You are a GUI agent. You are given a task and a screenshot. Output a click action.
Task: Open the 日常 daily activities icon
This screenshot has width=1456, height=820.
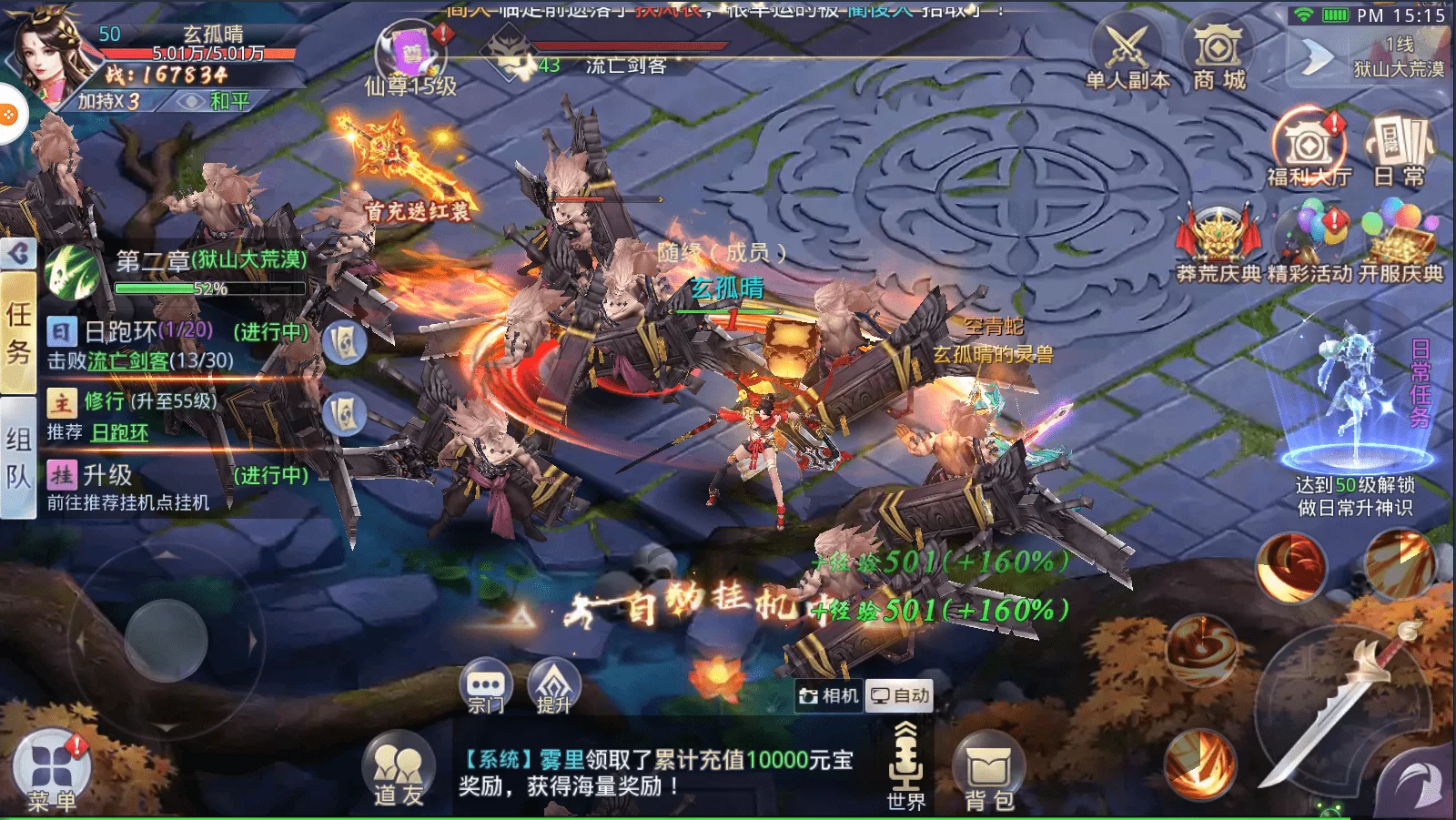coord(1400,148)
